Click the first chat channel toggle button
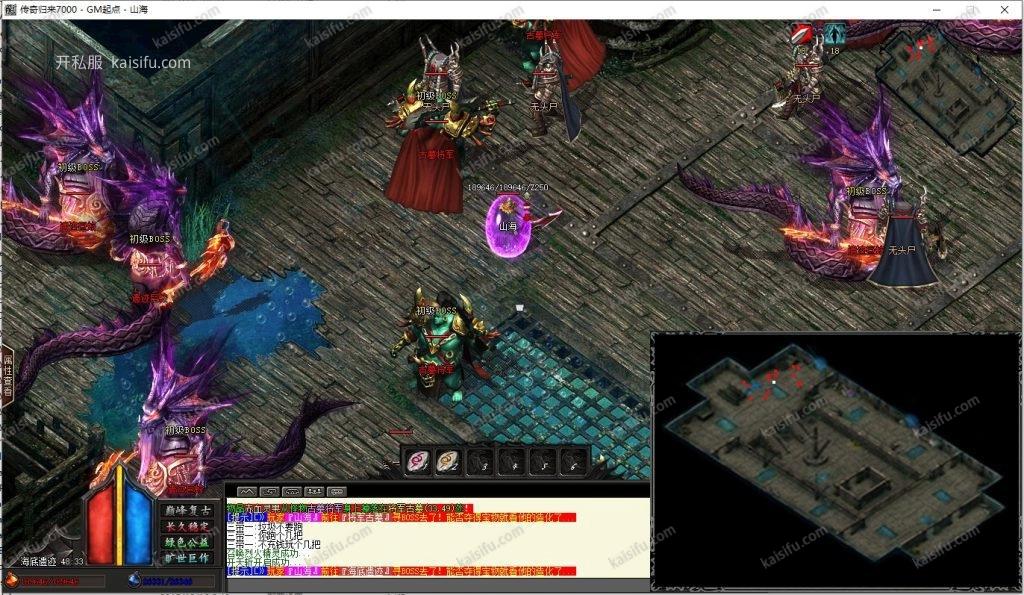 (x=247, y=491)
